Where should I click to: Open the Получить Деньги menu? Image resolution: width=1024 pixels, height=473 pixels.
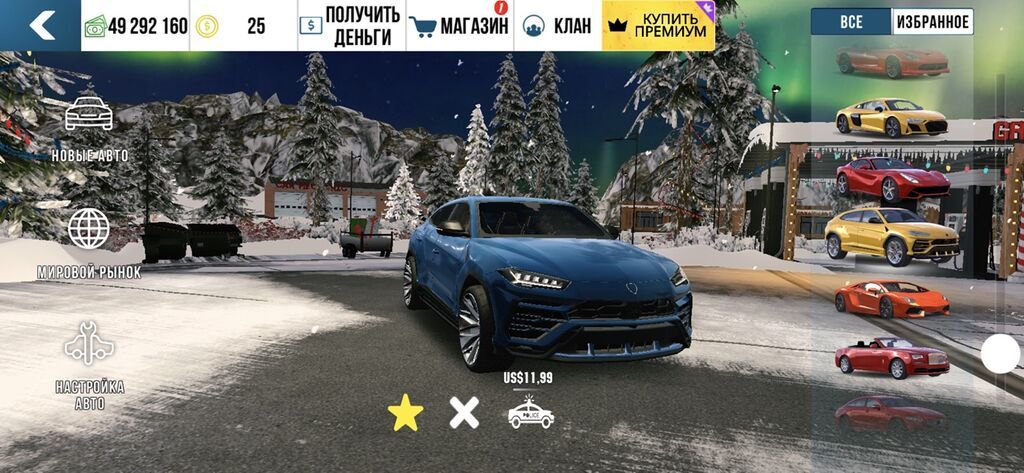point(351,26)
